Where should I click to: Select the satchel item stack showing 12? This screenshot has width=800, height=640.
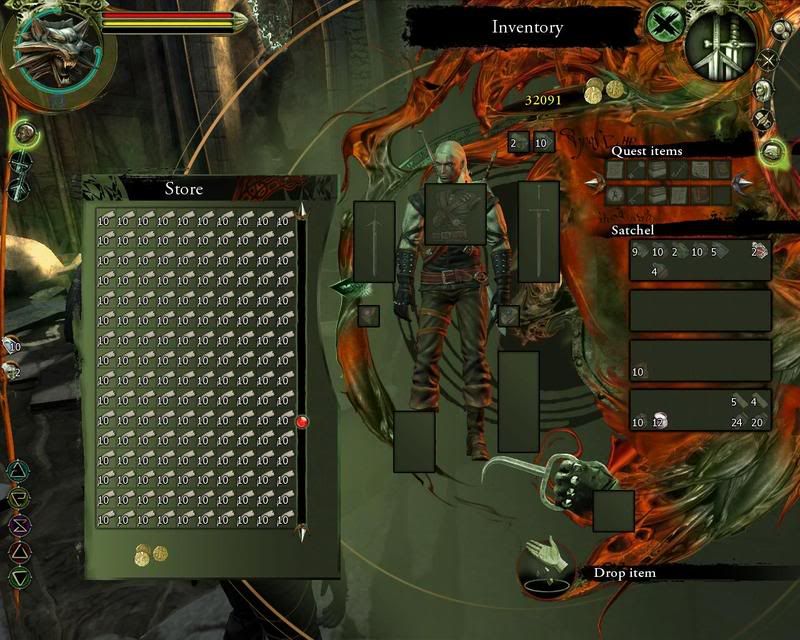point(660,421)
